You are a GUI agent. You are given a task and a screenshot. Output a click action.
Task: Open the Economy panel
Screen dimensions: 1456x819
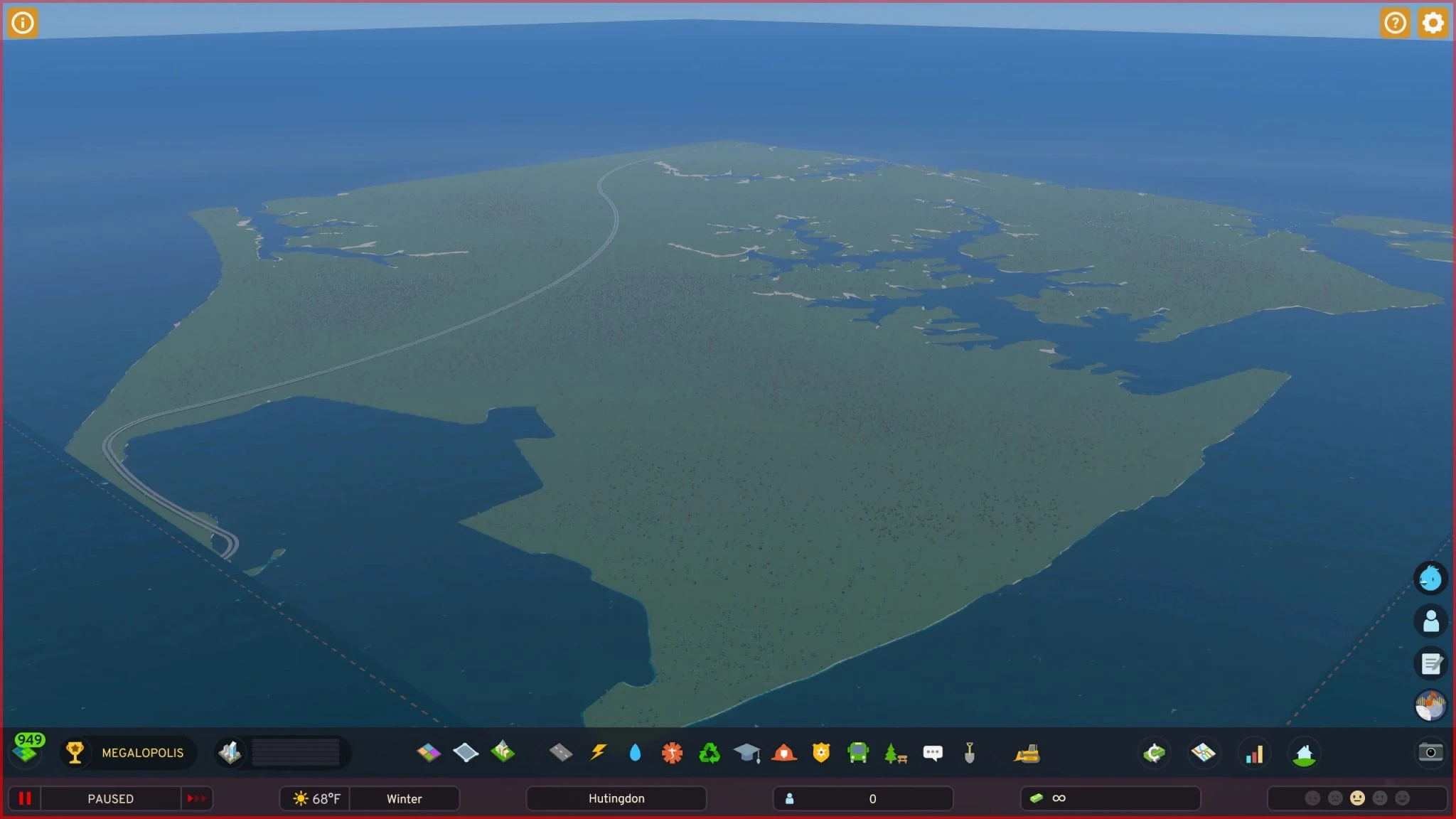(x=1154, y=753)
